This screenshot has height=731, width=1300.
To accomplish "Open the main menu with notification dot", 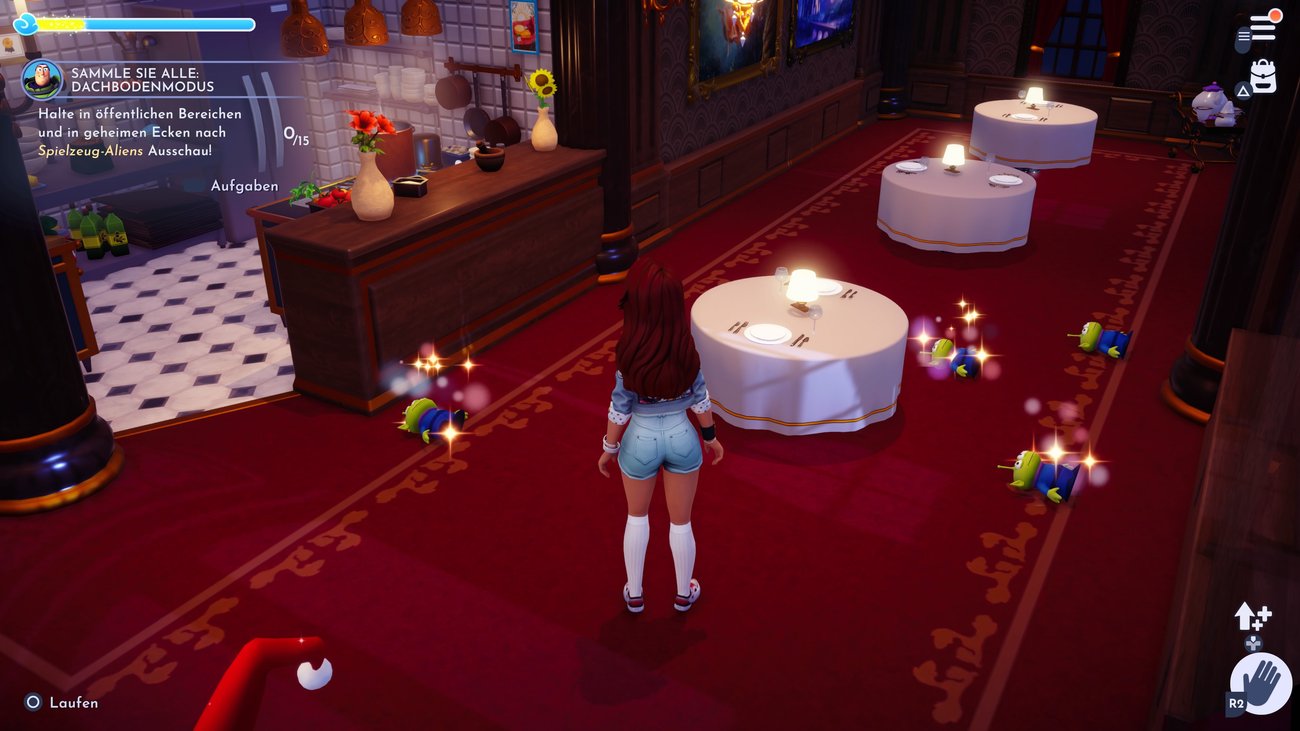I will pyautogui.click(x=1263, y=28).
